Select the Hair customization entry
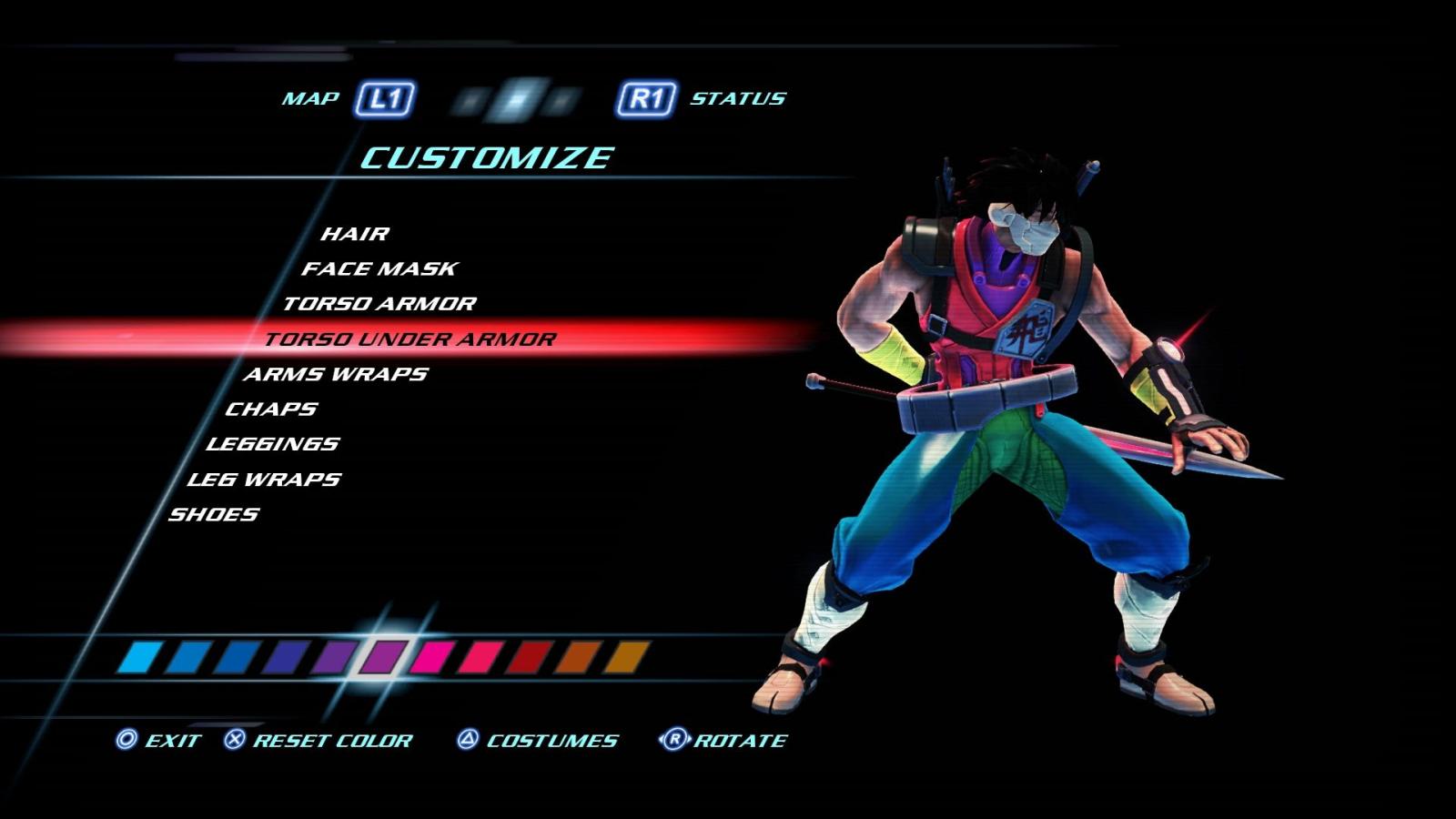 click(355, 232)
